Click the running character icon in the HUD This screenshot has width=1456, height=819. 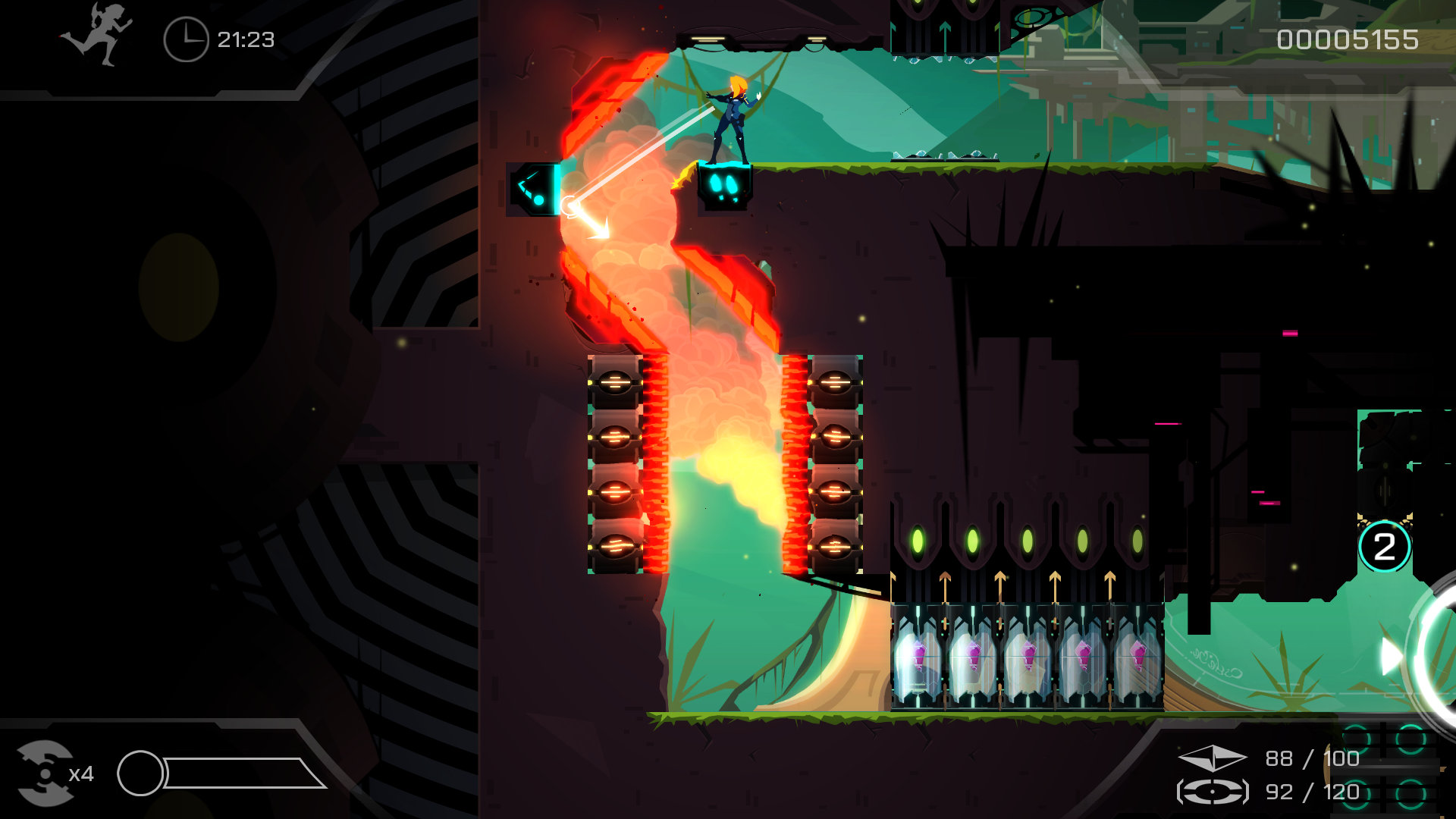point(102,32)
